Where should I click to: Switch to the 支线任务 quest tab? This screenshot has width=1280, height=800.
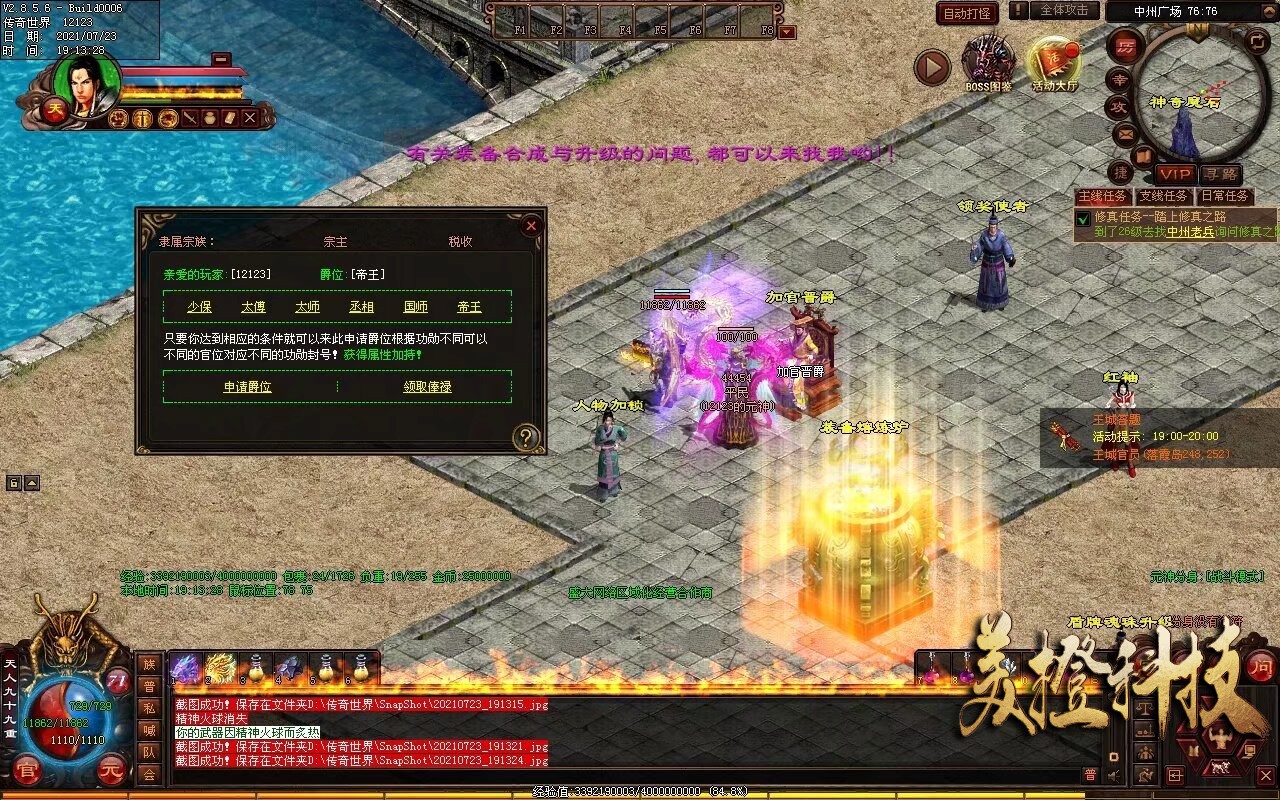[1163, 196]
